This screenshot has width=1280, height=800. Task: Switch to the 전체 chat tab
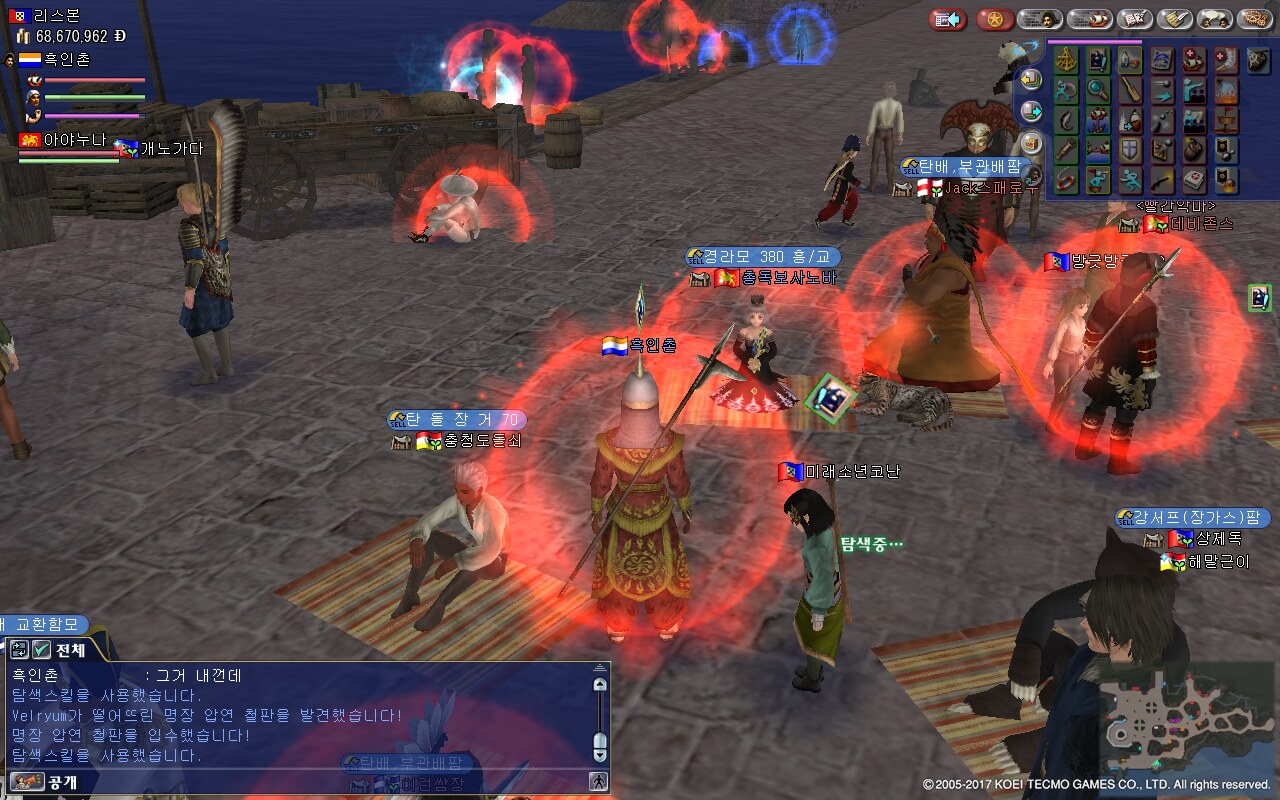click(x=70, y=650)
